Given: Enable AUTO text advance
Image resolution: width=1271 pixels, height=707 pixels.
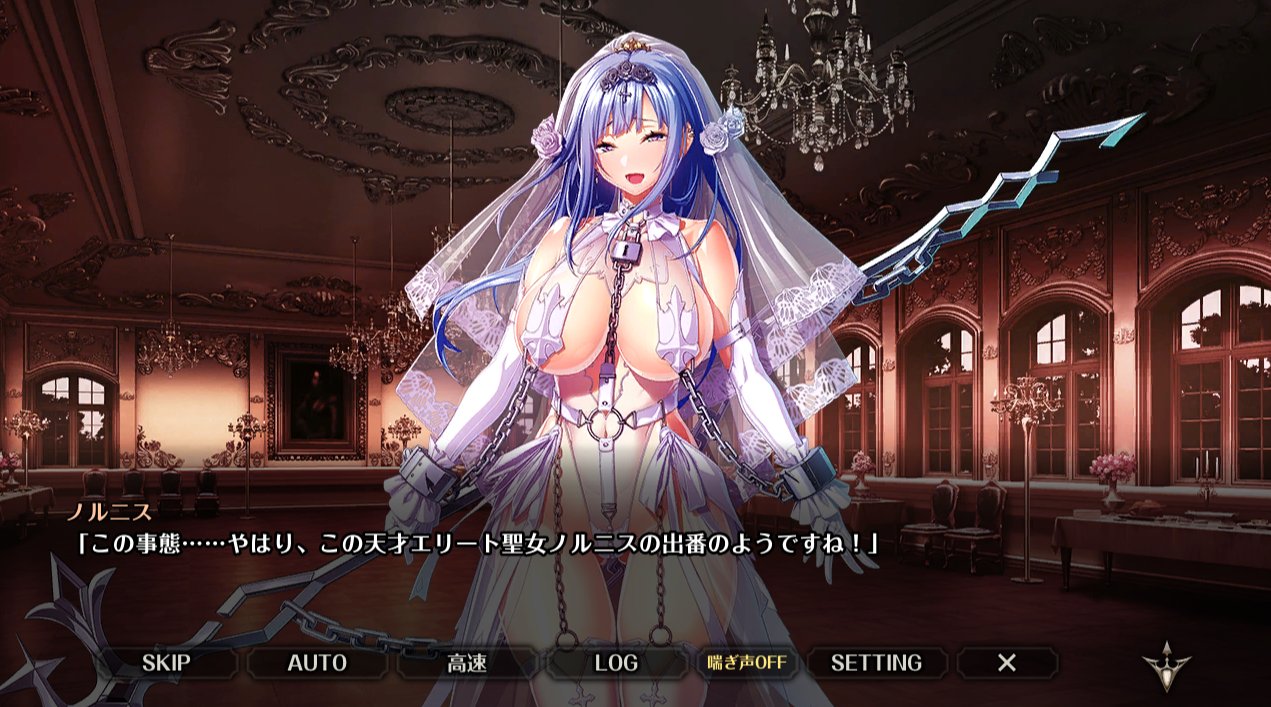Looking at the screenshot, I should [x=317, y=662].
